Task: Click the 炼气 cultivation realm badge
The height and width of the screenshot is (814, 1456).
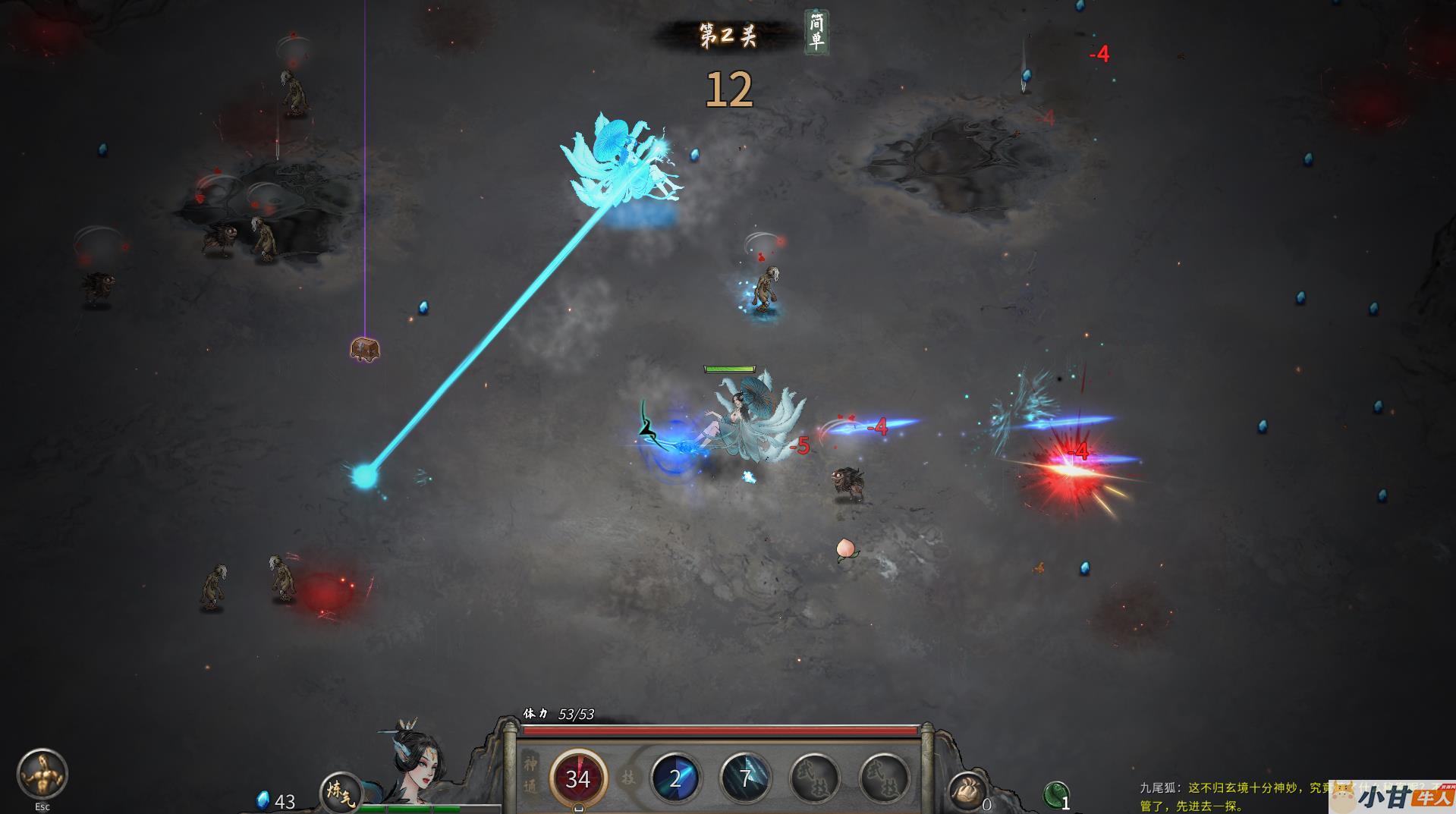Action: click(340, 793)
